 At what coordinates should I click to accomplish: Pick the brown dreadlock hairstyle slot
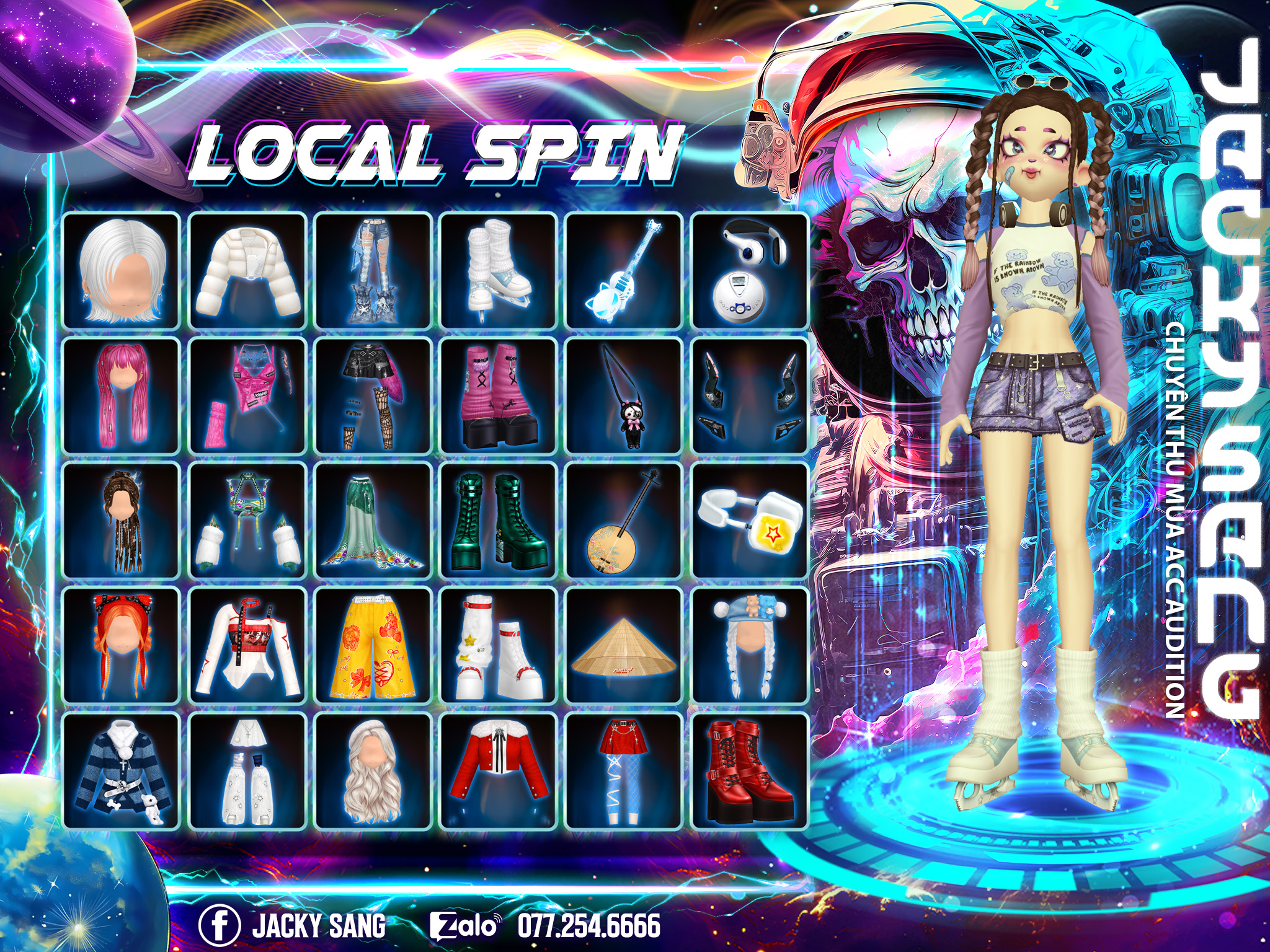pos(122,521)
